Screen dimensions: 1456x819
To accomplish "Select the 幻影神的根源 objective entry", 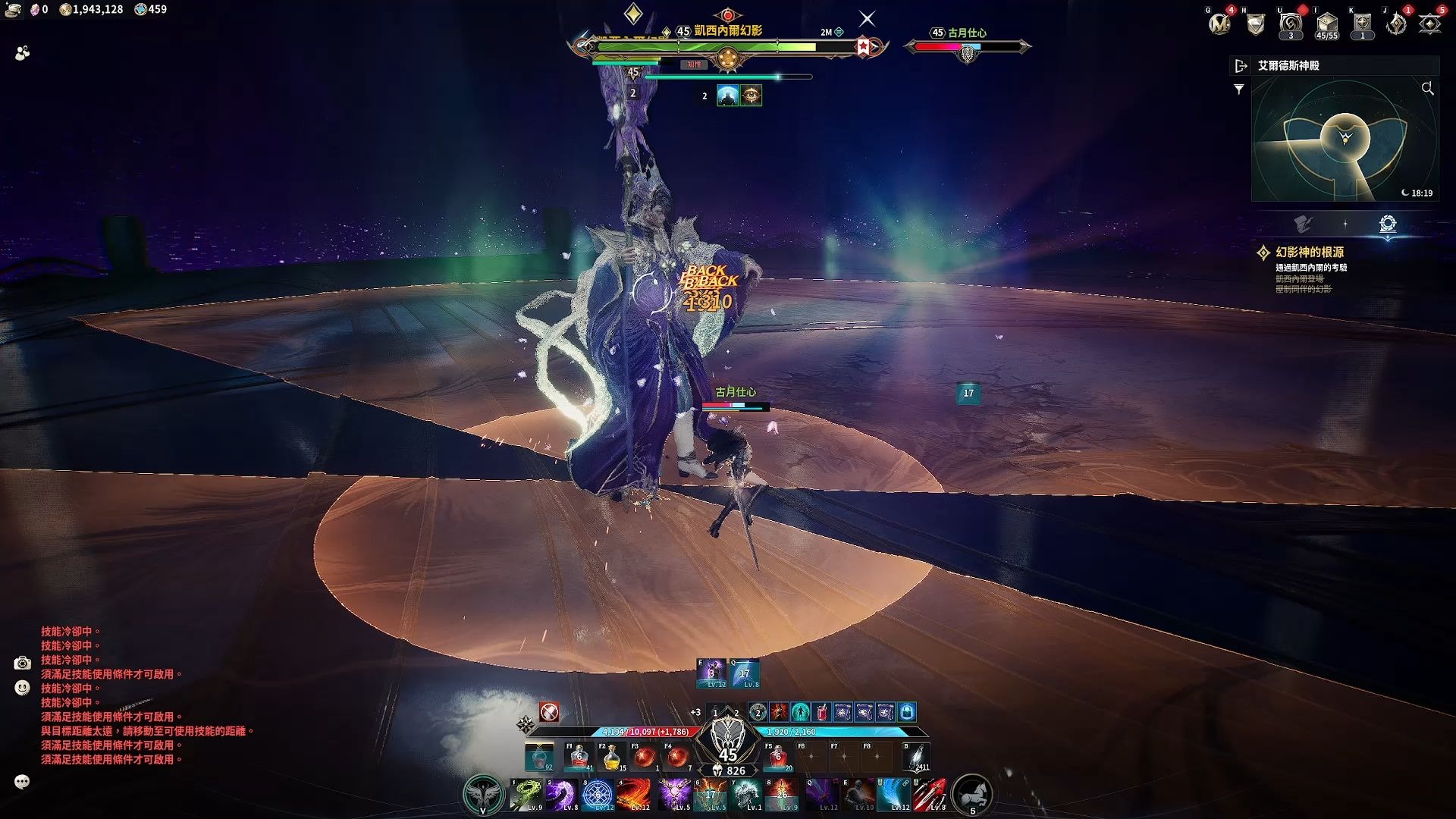I will click(1309, 253).
